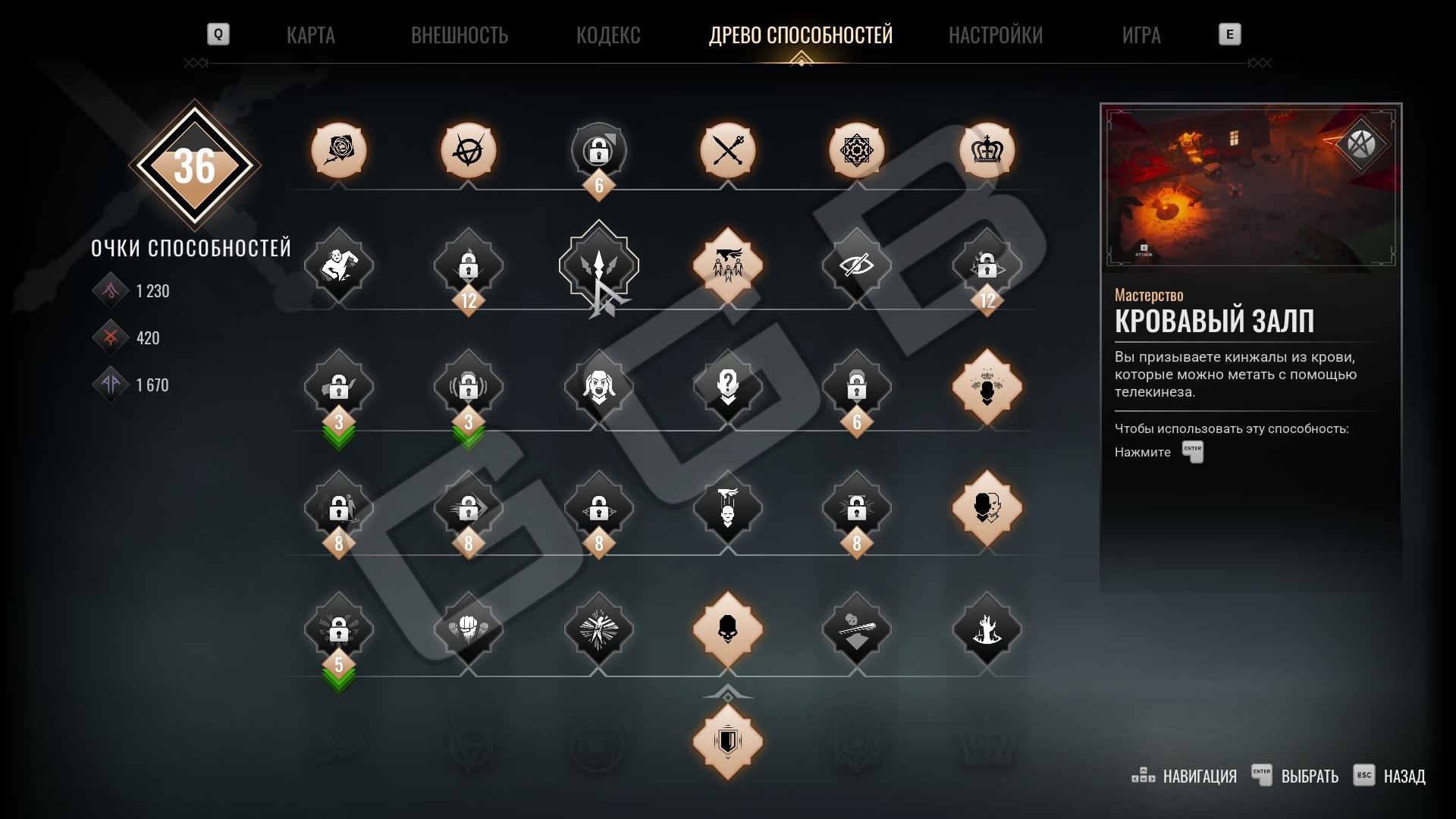Pick the ornate square sigil clan icon
The height and width of the screenshot is (819, 1456).
point(857,150)
